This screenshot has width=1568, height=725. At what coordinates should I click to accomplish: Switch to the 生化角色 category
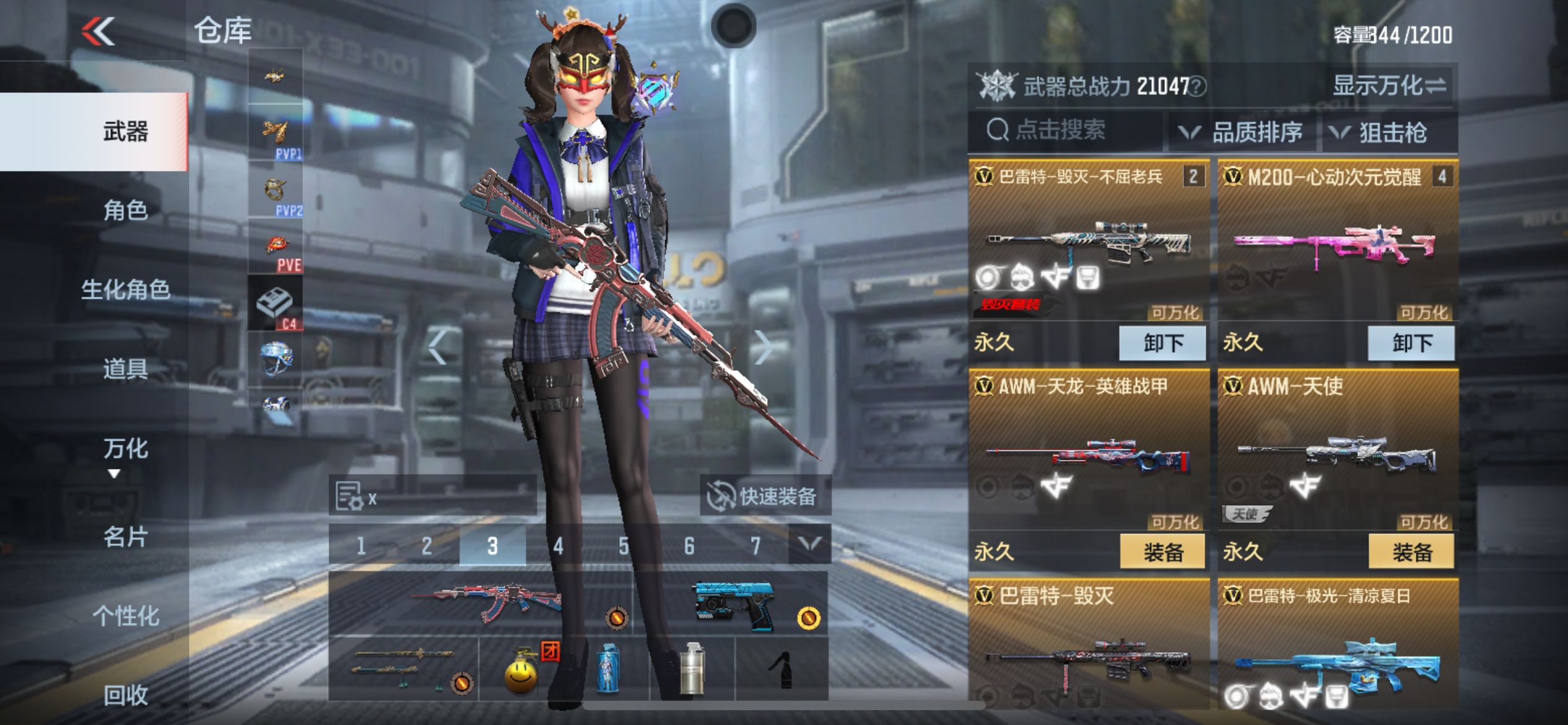click(126, 289)
